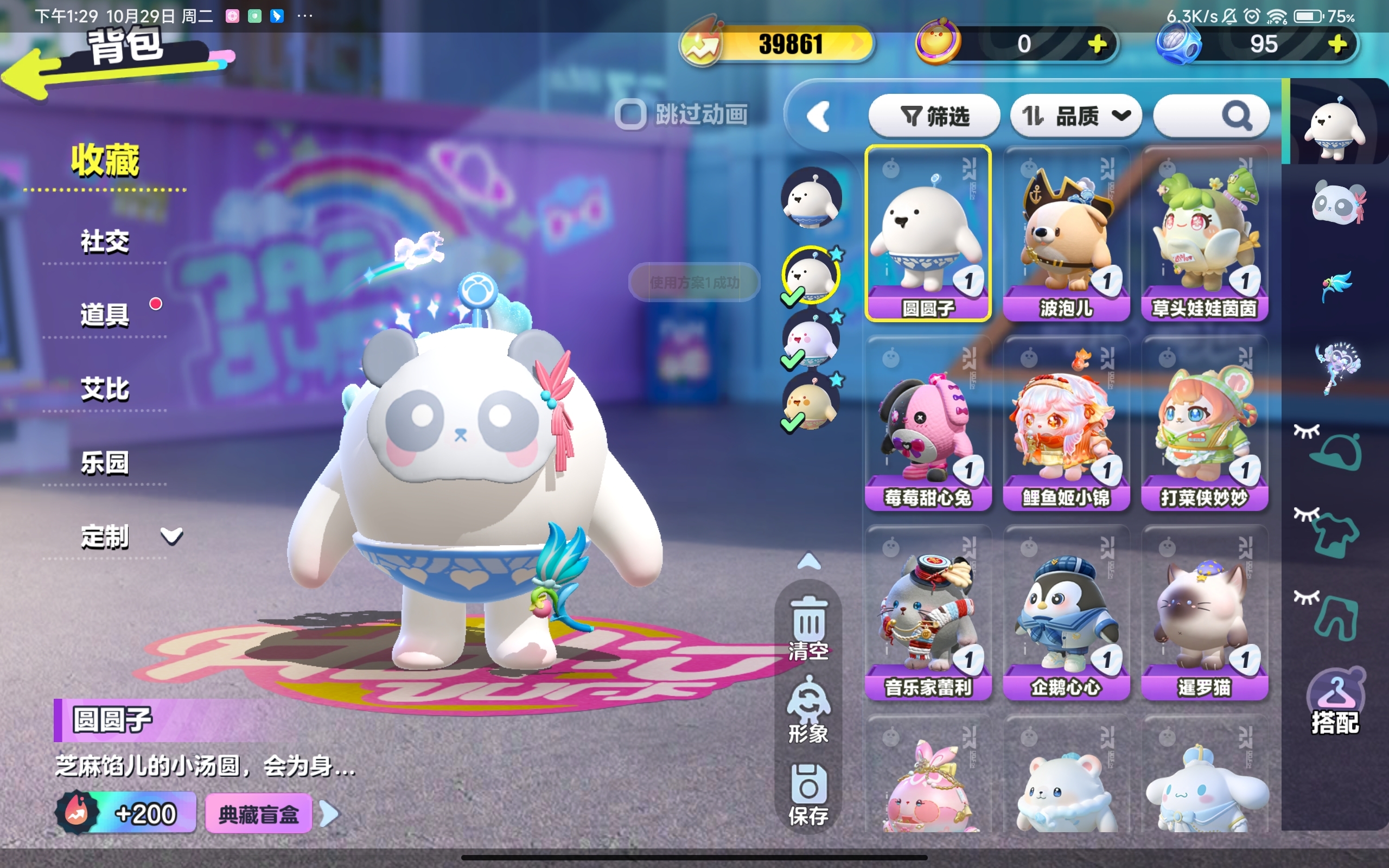This screenshot has height=868, width=1389.
Task: Save the outfit with 保存
Action: [808, 795]
